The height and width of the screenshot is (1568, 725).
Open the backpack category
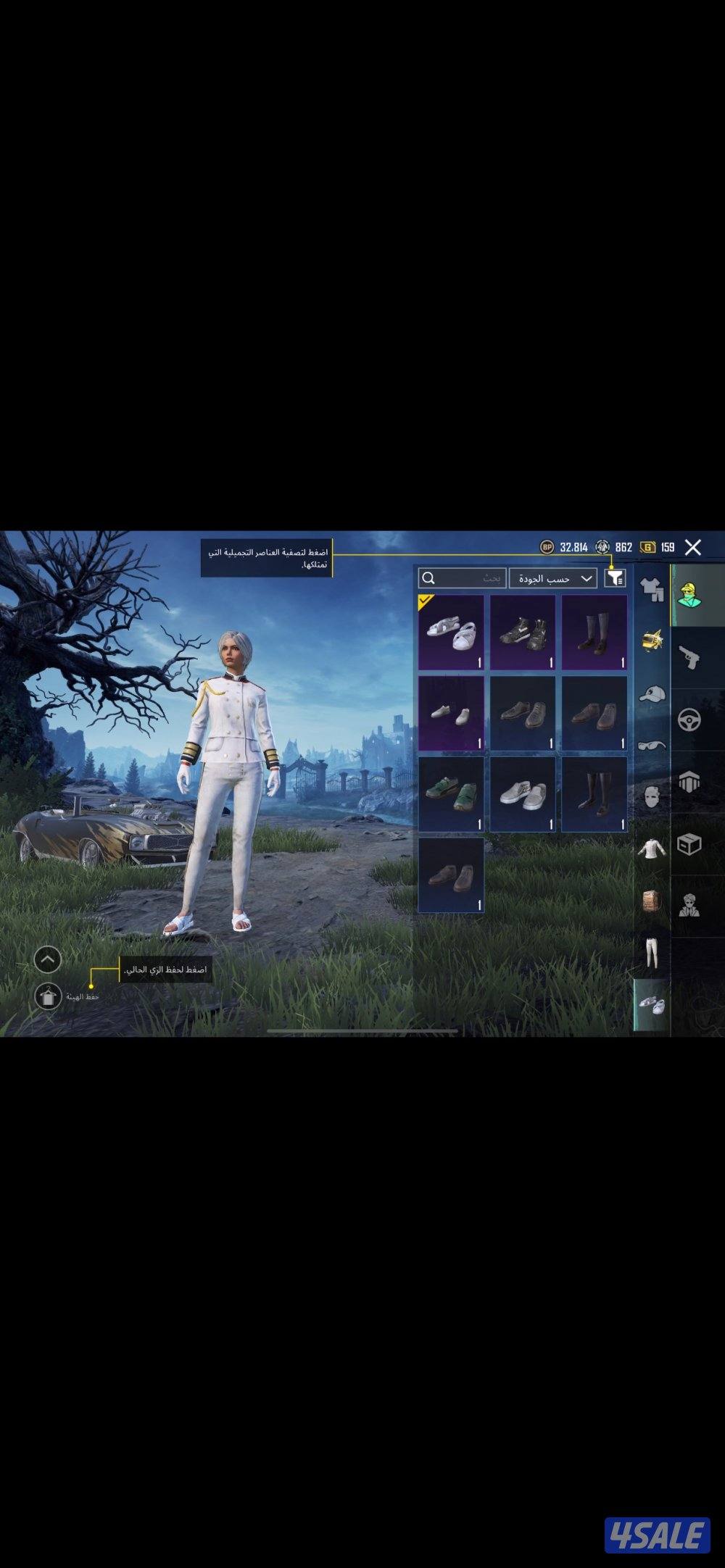point(652,901)
